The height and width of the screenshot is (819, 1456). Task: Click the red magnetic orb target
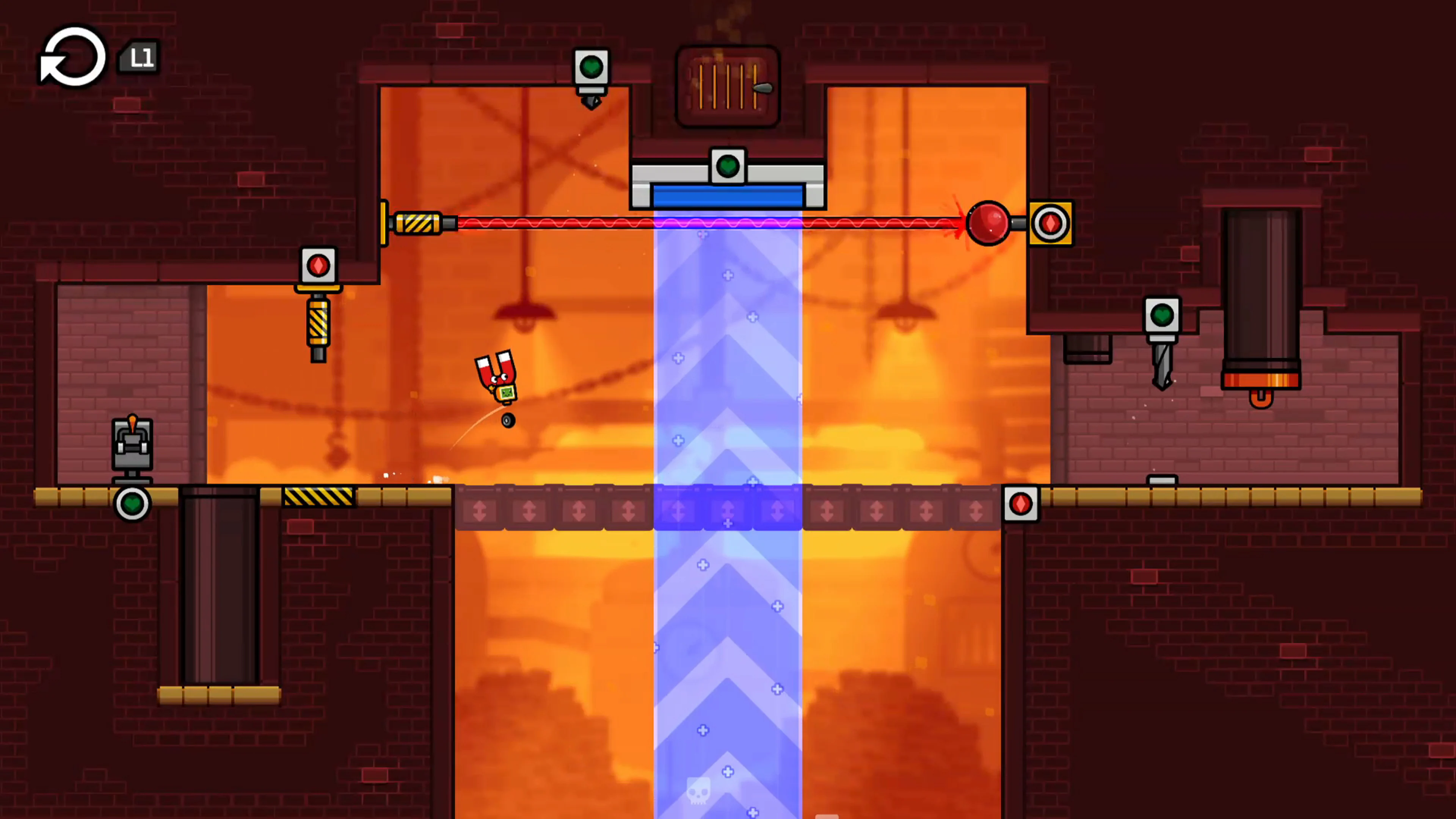988,224
